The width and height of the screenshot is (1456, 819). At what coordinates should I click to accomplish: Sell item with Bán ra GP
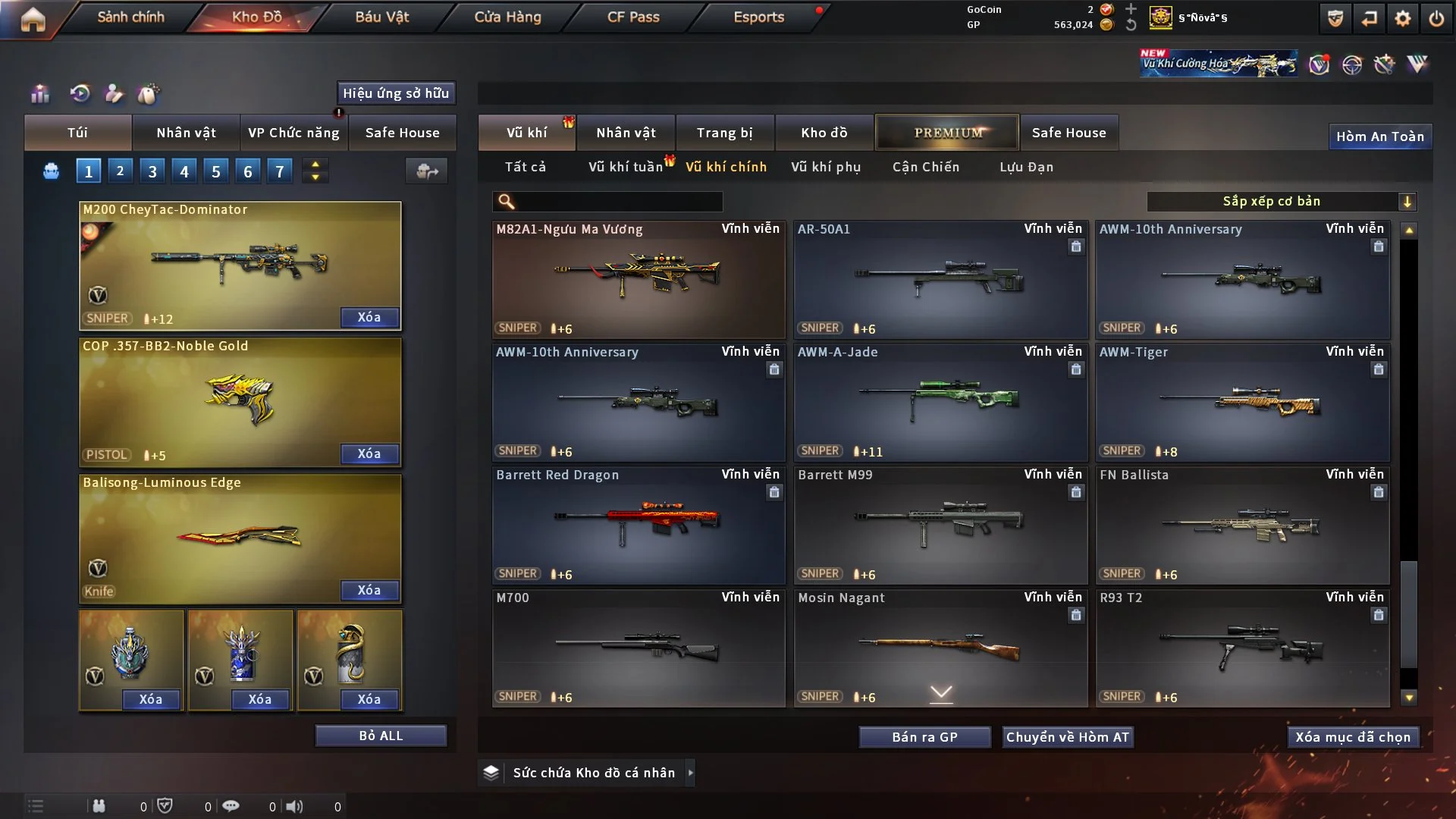pyautogui.click(x=924, y=737)
